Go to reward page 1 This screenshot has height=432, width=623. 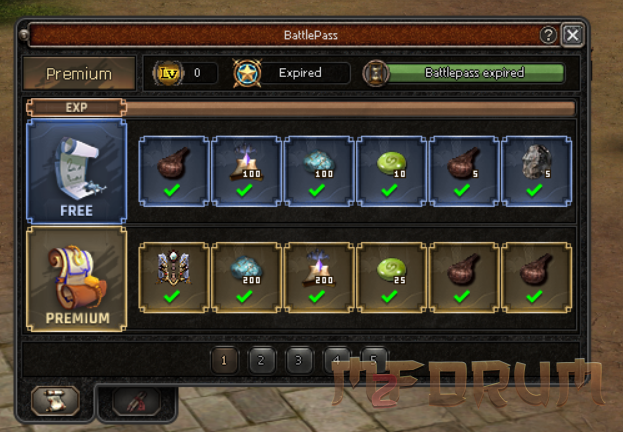[224, 359]
